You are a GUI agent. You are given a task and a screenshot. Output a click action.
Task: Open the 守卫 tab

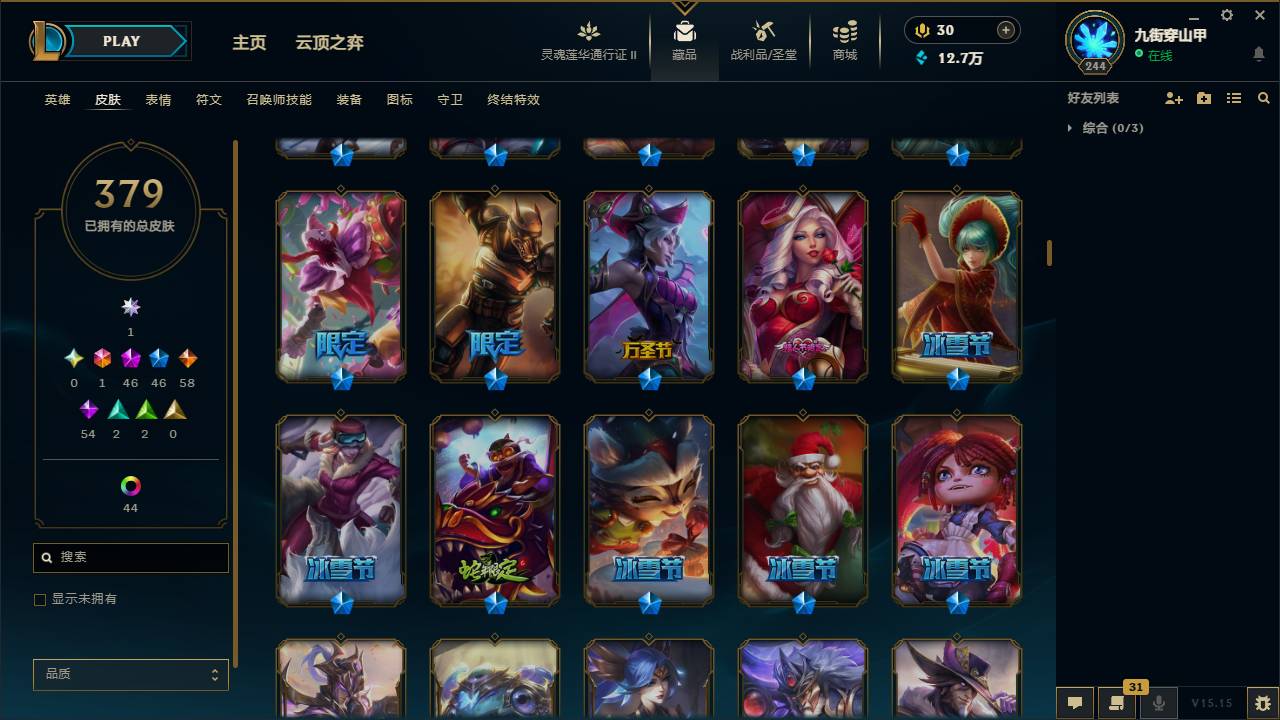click(x=450, y=100)
